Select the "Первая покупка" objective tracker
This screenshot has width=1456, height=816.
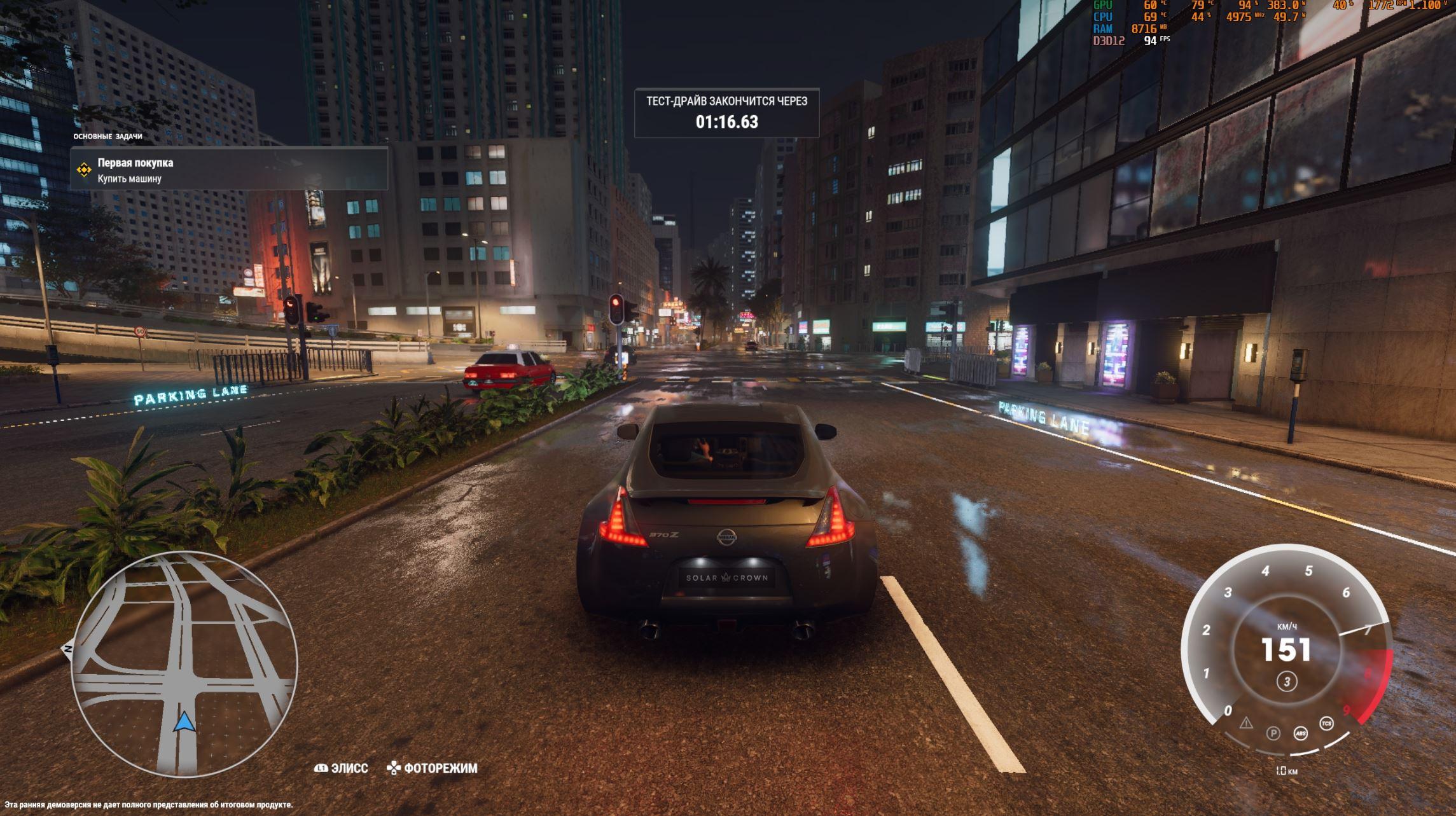(x=229, y=170)
